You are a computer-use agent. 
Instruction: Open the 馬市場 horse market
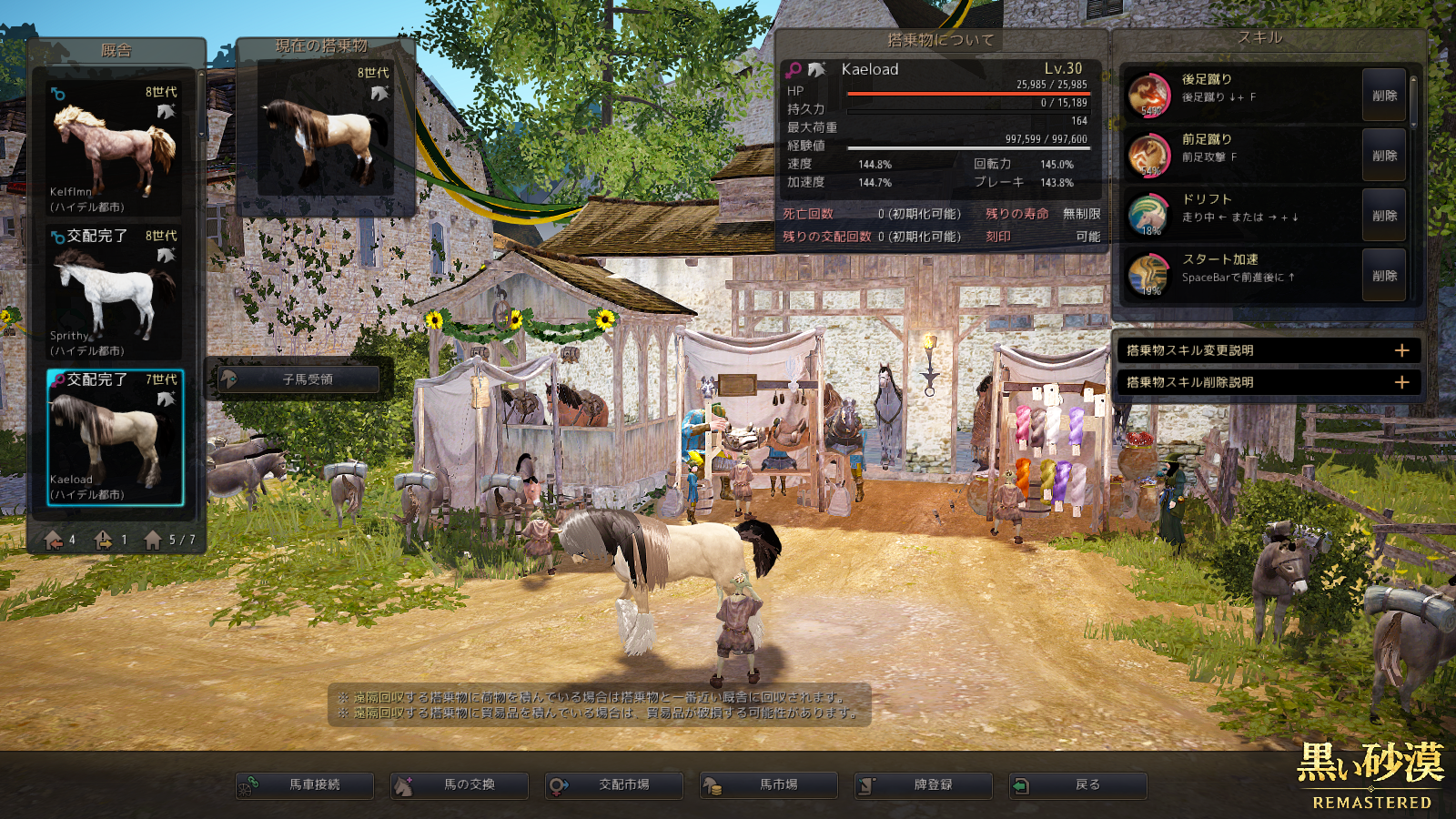769,785
